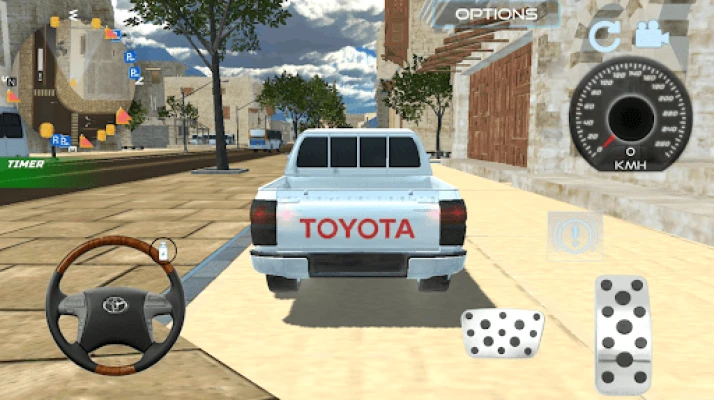Switch view with the video camera icon
The image size is (714, 400).
click(651, 36)
